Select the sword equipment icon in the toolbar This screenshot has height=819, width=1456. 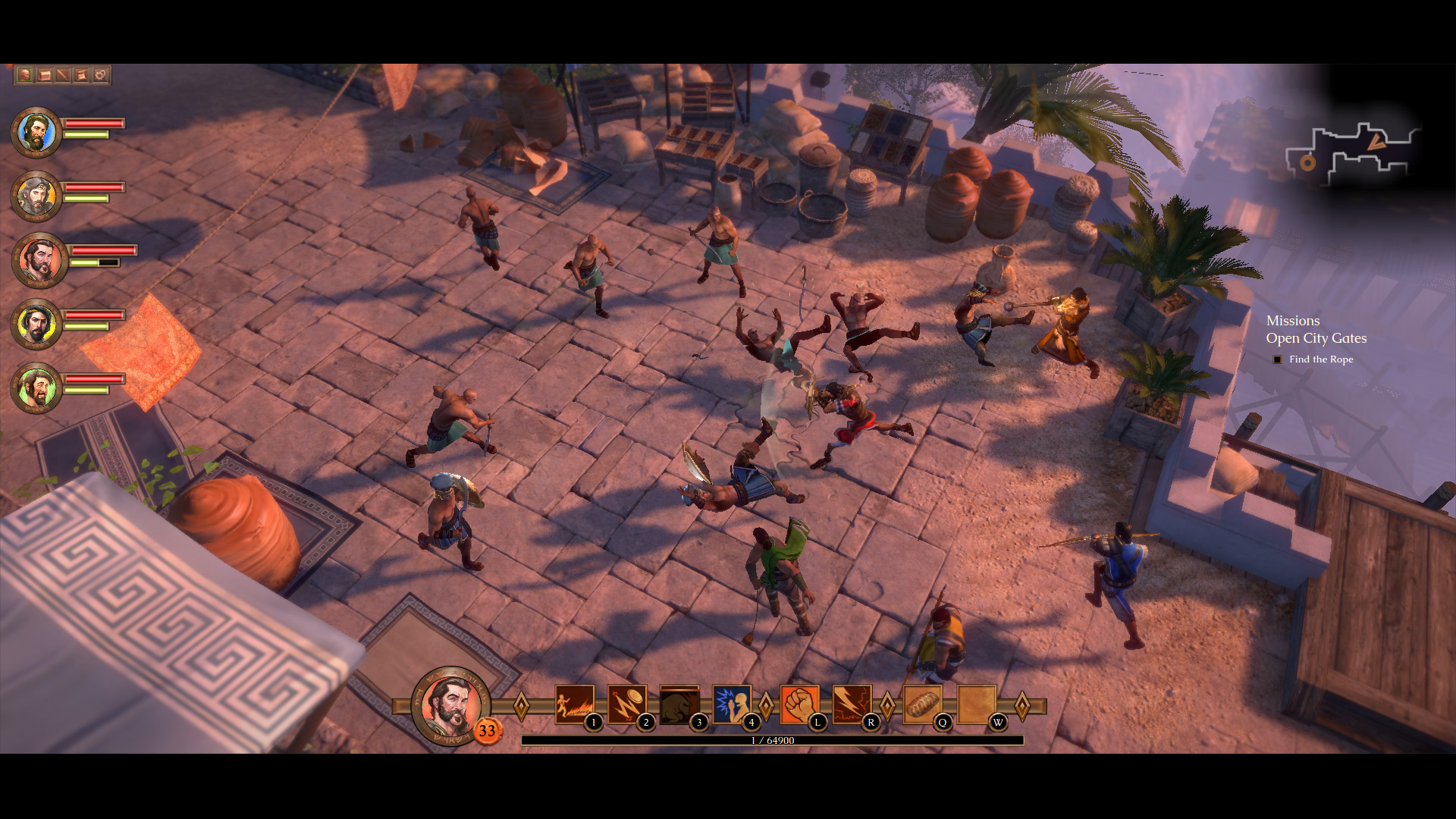[x=61, y=75]
